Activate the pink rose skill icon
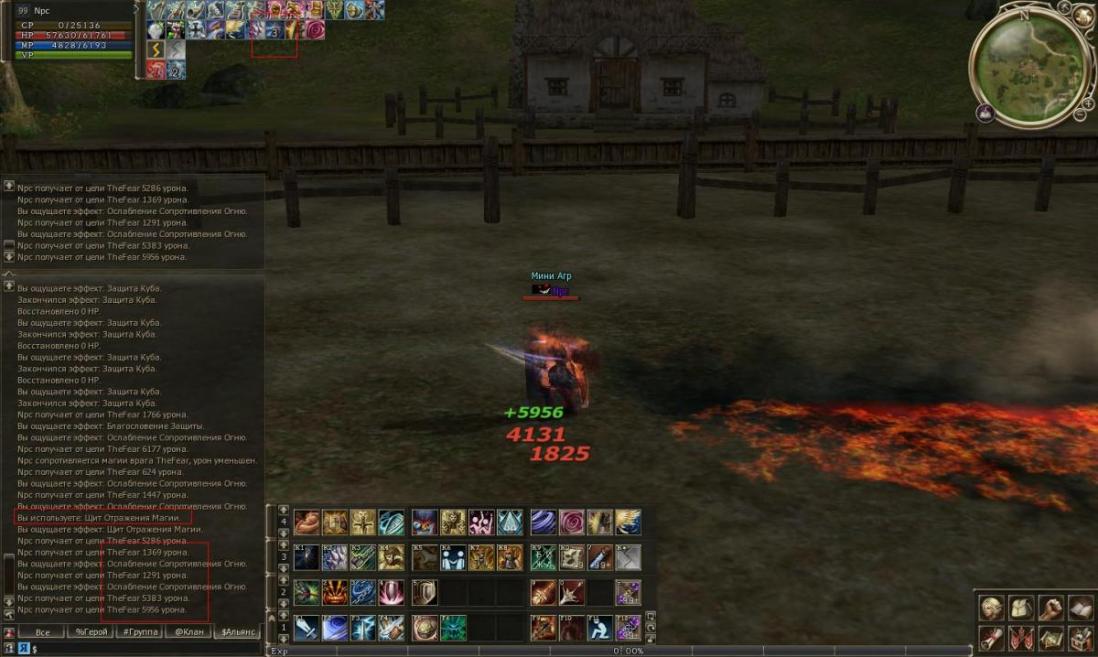The image size is (1098, 657). (571, 522)
